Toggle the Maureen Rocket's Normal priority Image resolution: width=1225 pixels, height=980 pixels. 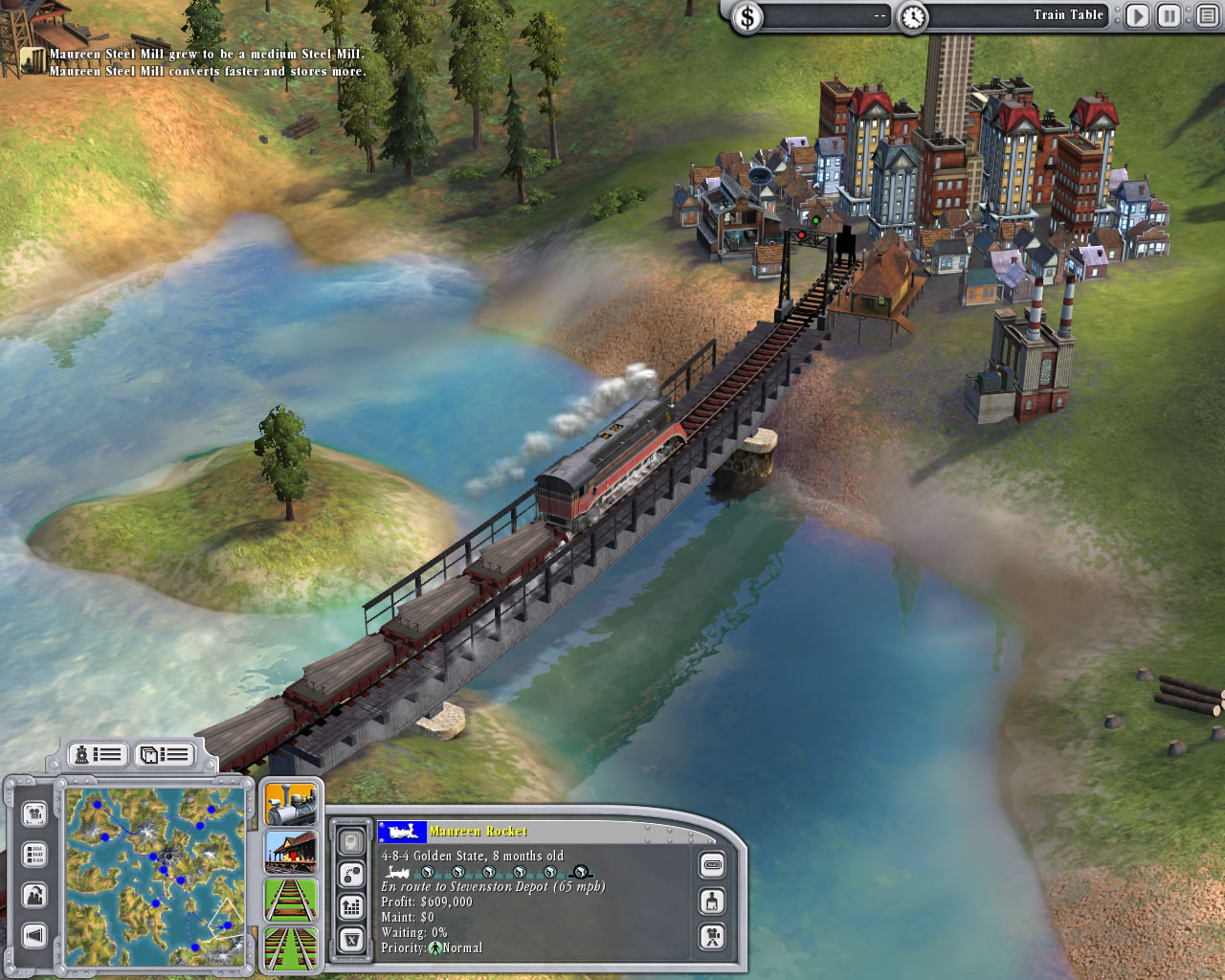(x=436, y=947)
